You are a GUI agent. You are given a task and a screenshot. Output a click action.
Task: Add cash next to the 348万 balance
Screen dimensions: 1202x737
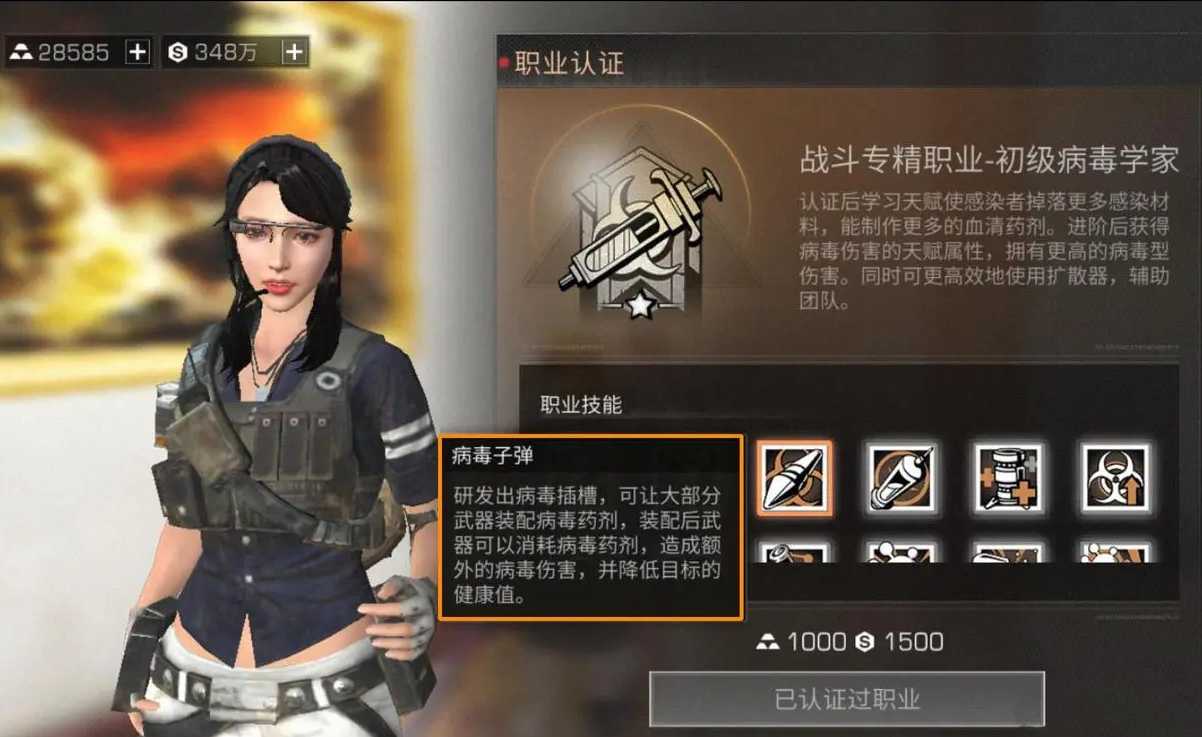(x=294, y=52)
